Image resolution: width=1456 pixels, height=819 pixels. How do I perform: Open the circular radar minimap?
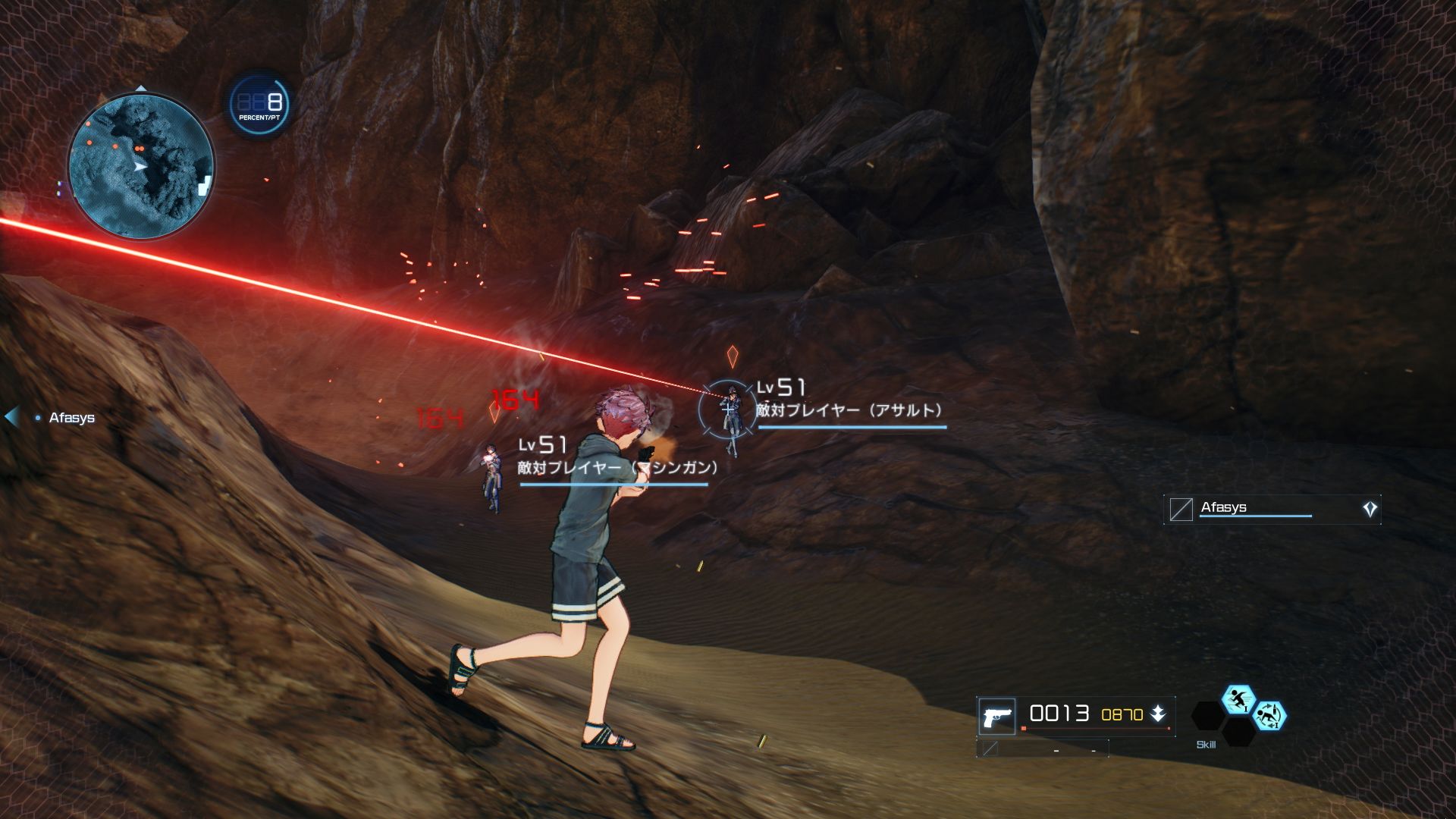pyautogui.click(x=141, y=165)
